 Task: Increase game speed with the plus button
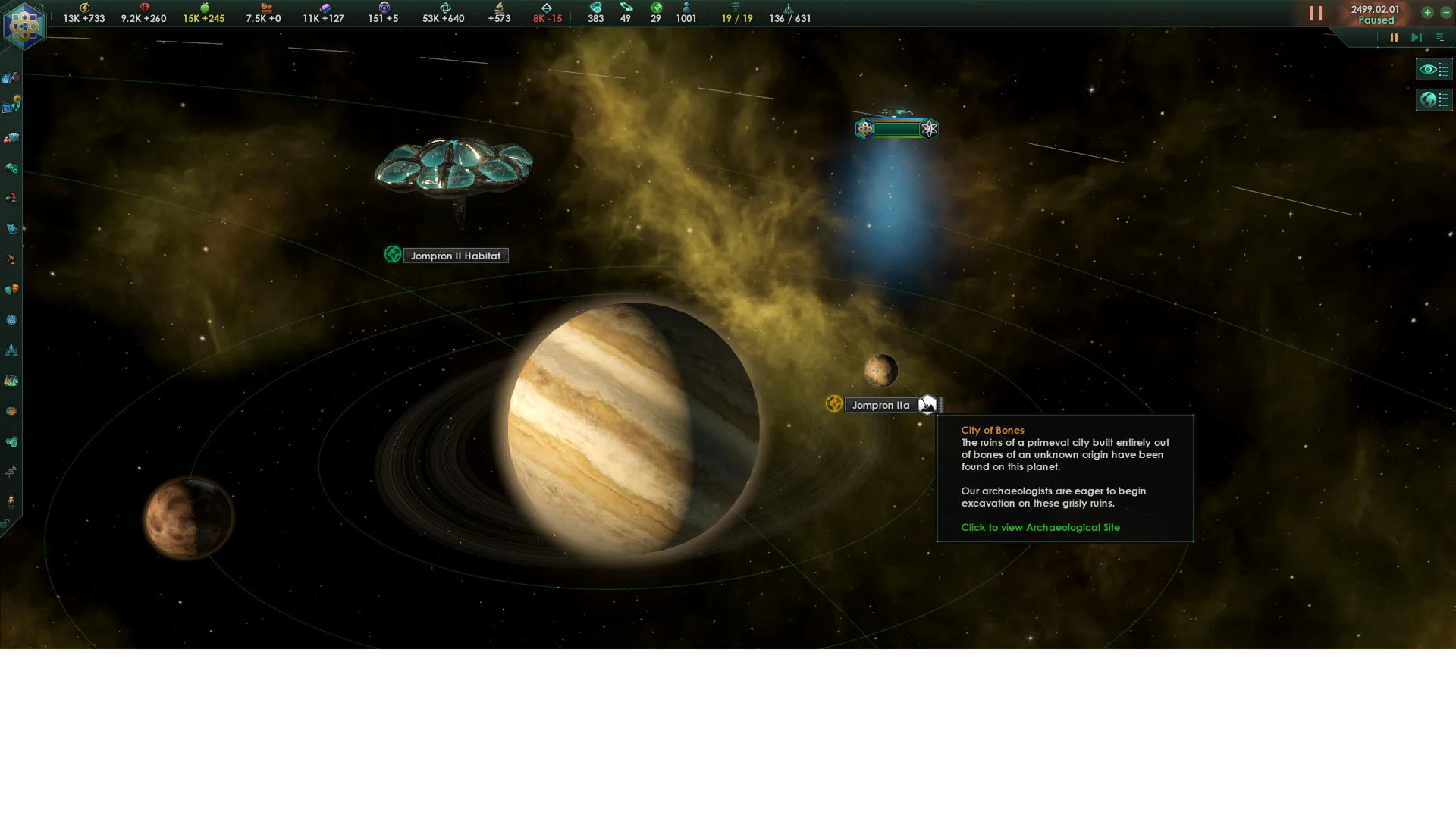1427,12
